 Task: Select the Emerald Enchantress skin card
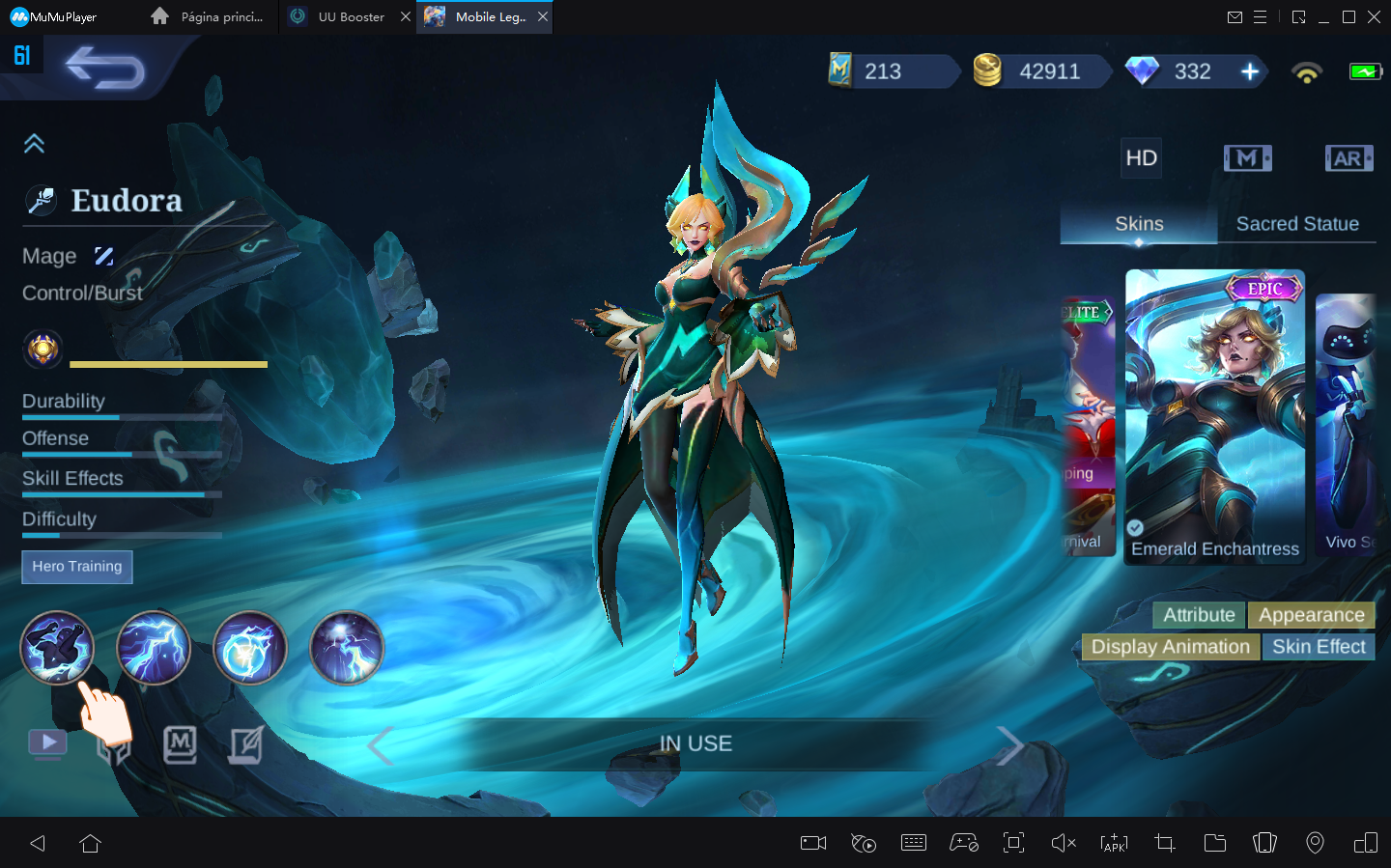click(1214, 415)
